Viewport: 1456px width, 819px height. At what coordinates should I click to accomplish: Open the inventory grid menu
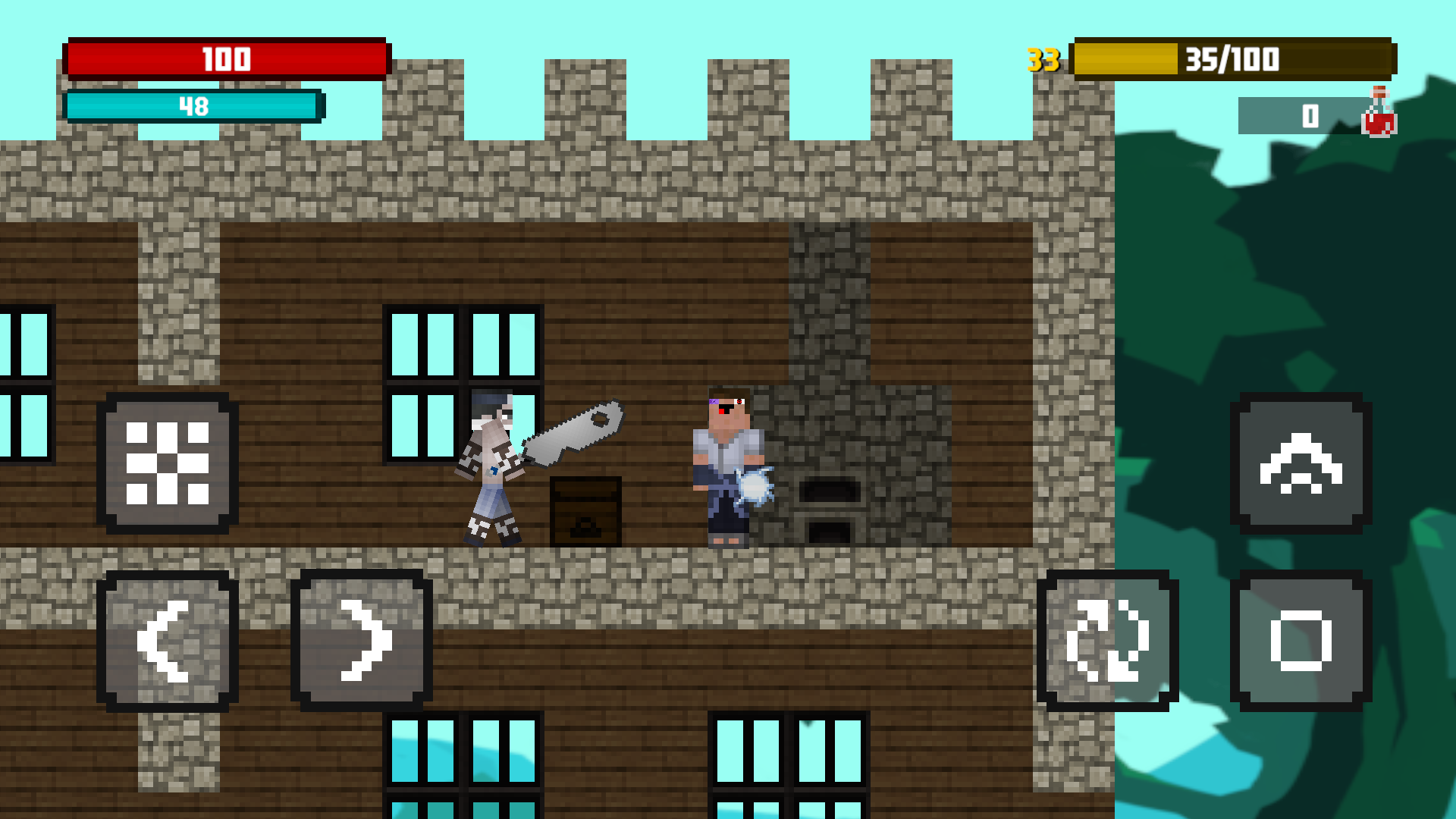click(168, 463)
